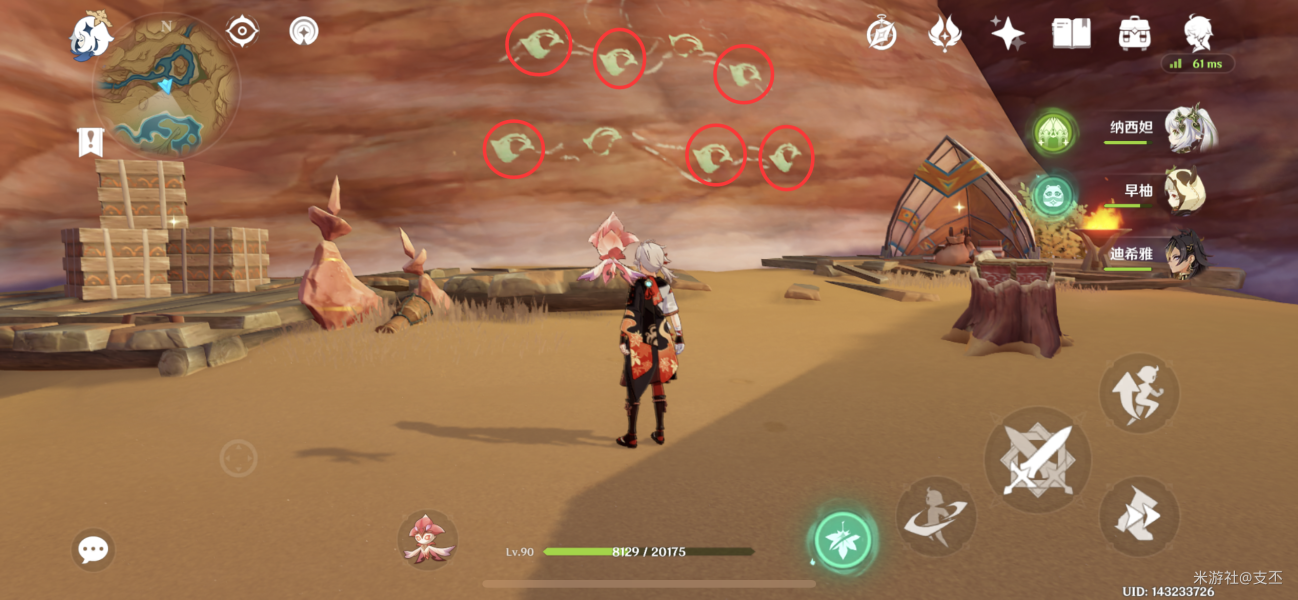Open the character profile icon

[1197, 34]
